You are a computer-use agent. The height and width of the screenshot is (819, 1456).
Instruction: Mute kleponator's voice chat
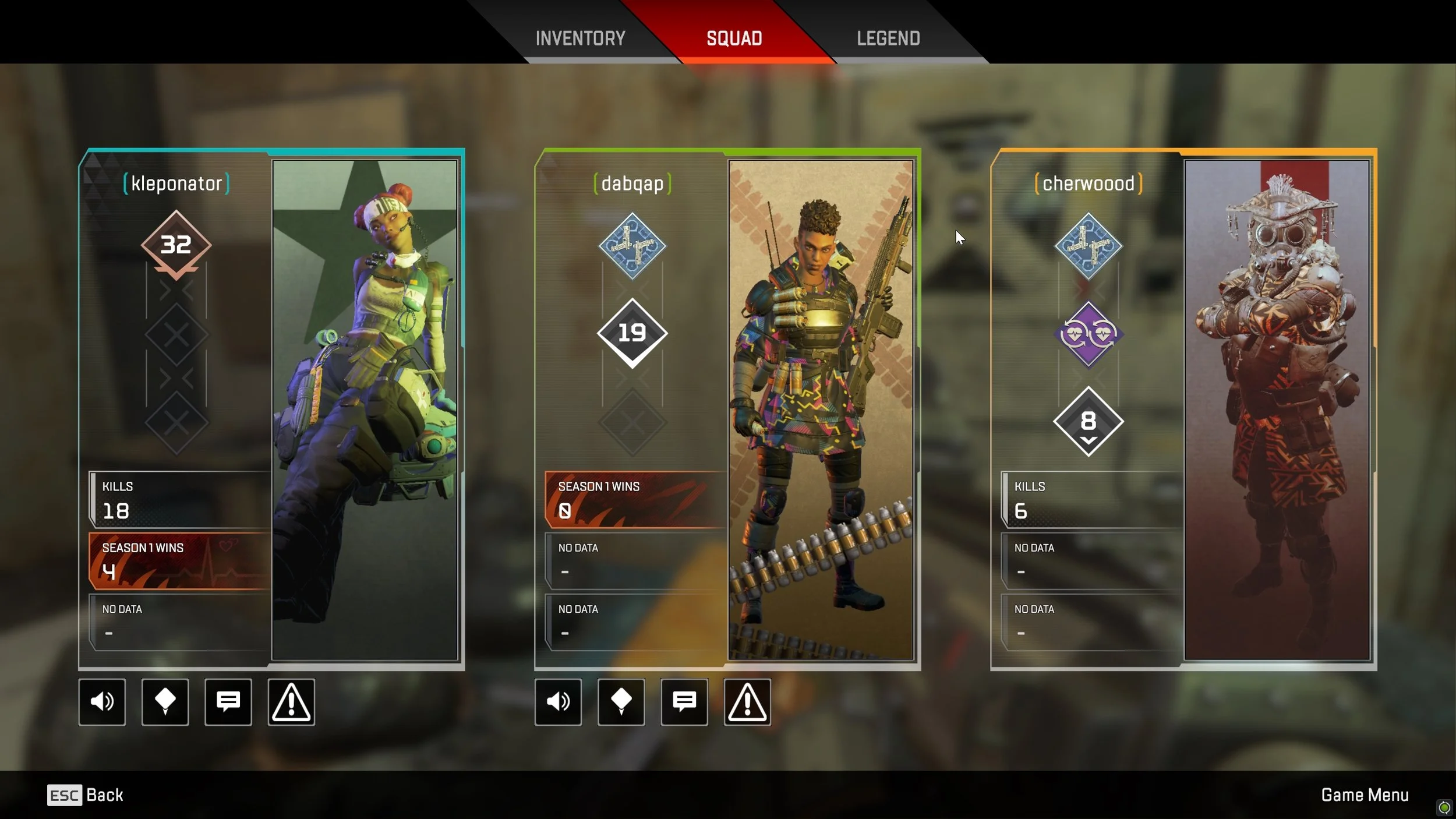[x=102, y=702]
